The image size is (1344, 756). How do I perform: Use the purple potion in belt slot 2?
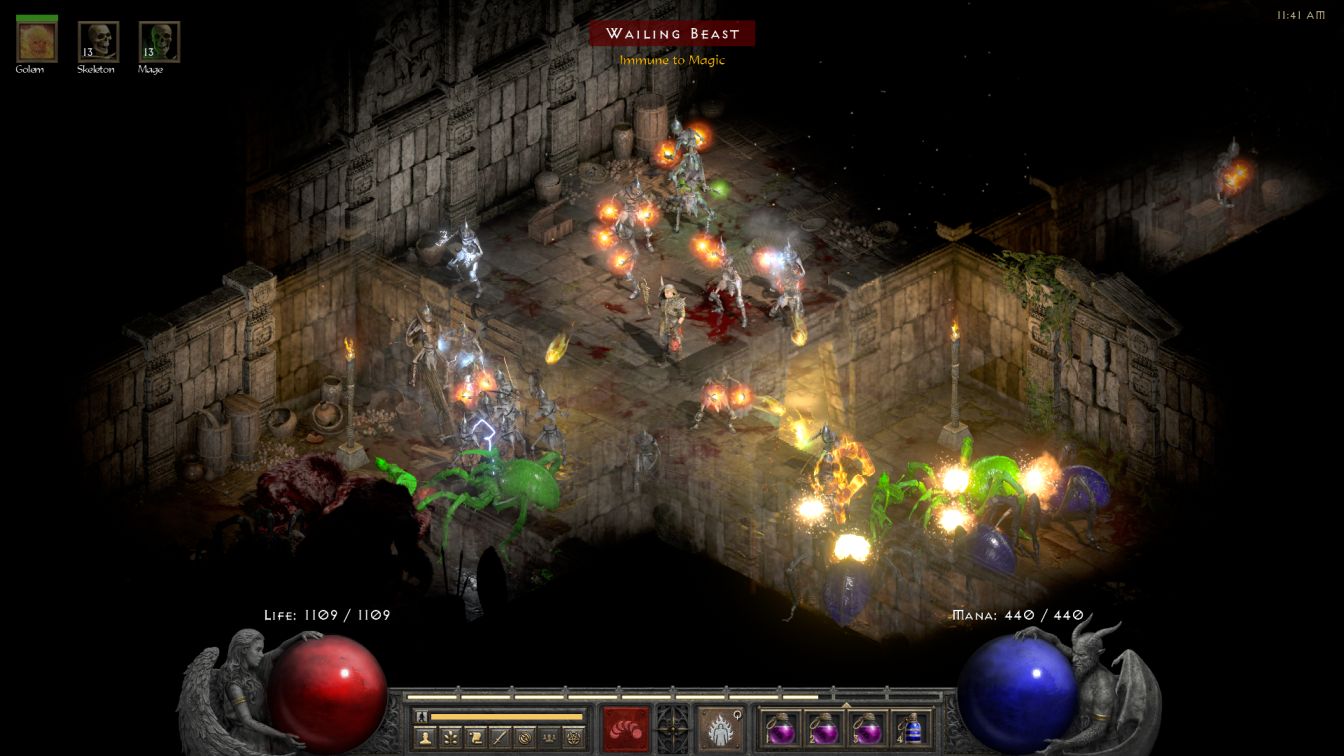823,729
